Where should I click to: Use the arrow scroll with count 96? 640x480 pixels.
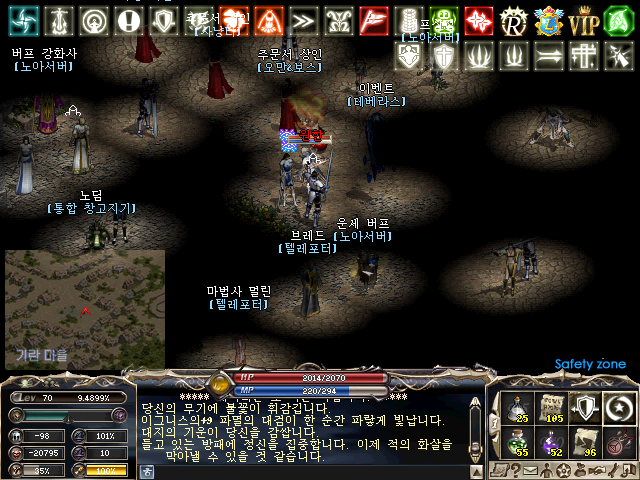584,441
